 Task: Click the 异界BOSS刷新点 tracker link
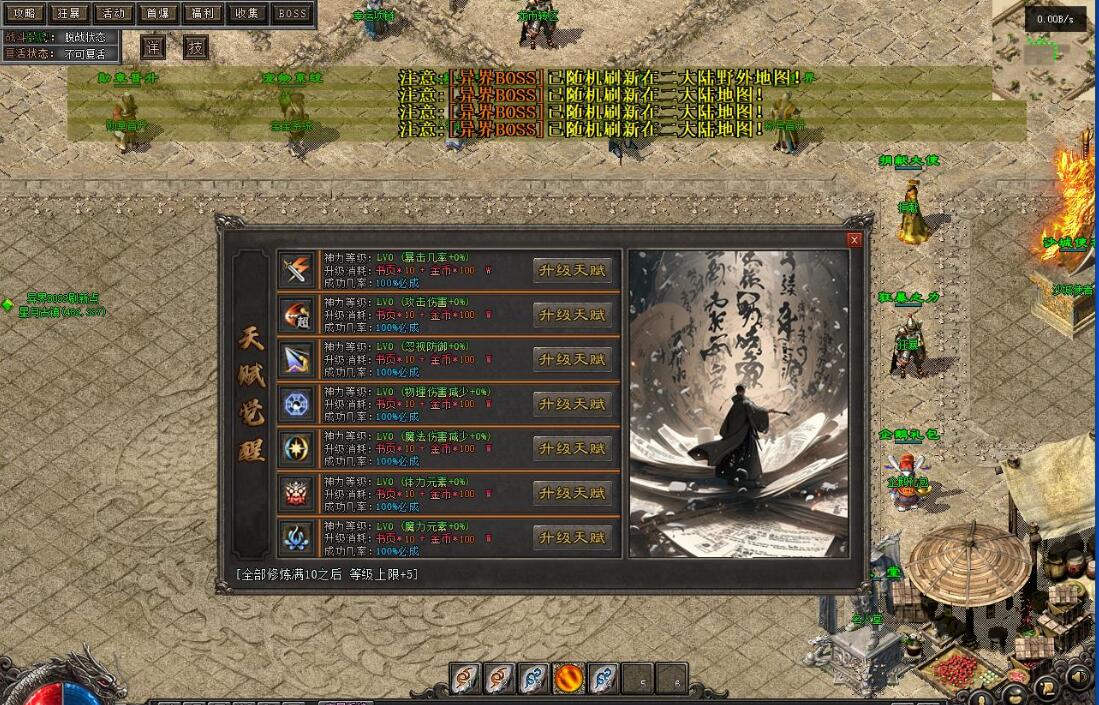(x=62, y=298)
